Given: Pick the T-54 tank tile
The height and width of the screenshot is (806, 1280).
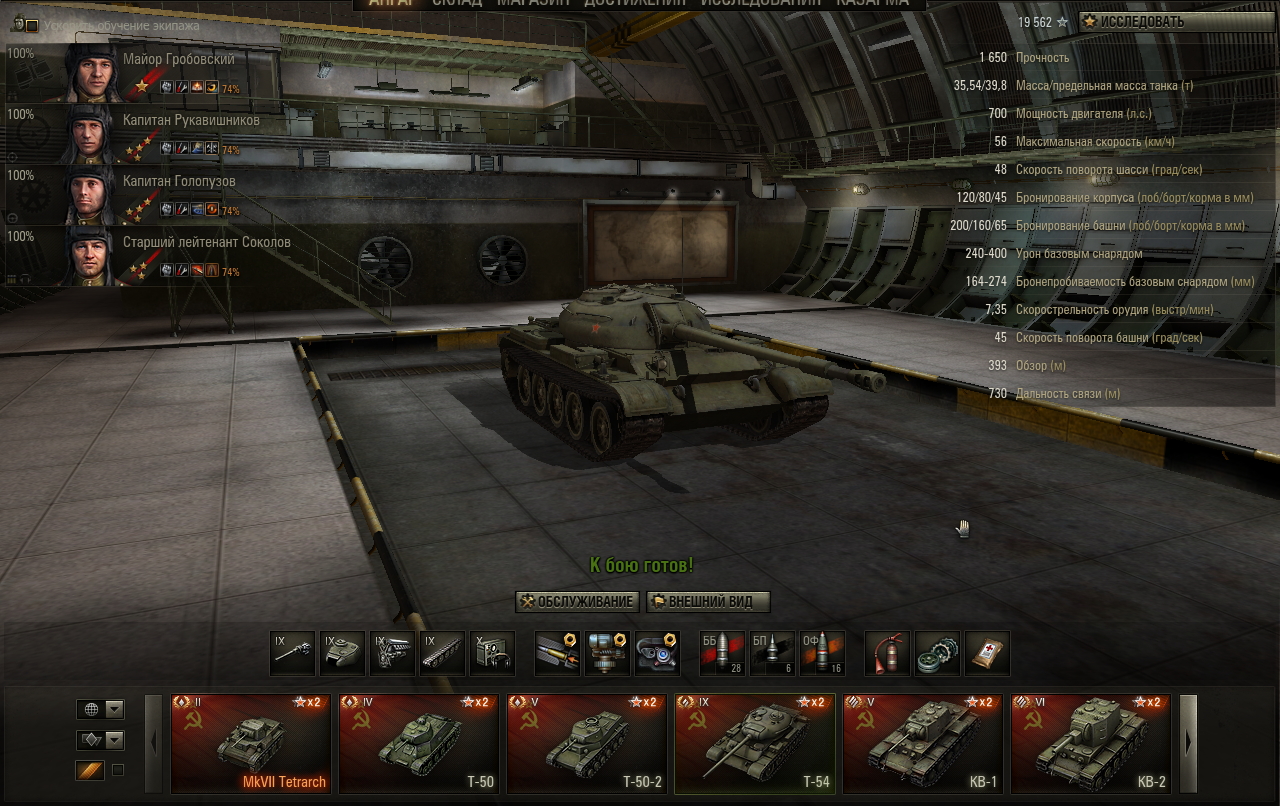Looking at the screenshot, I should tap(755, 743).
